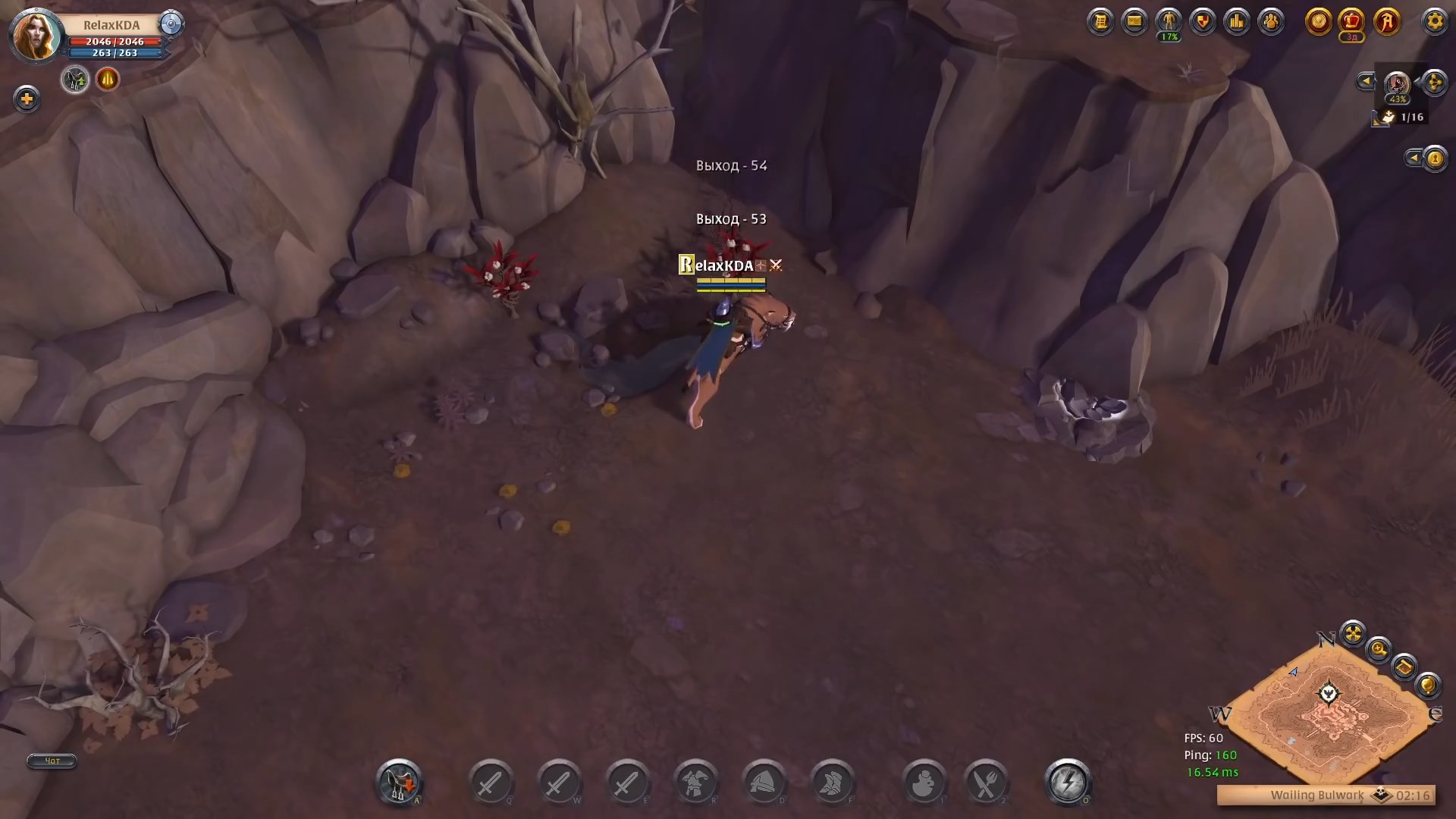Open the settings menu via gear icon
The width and height of the screenshot is (1456, 819).
point(1436,22)
